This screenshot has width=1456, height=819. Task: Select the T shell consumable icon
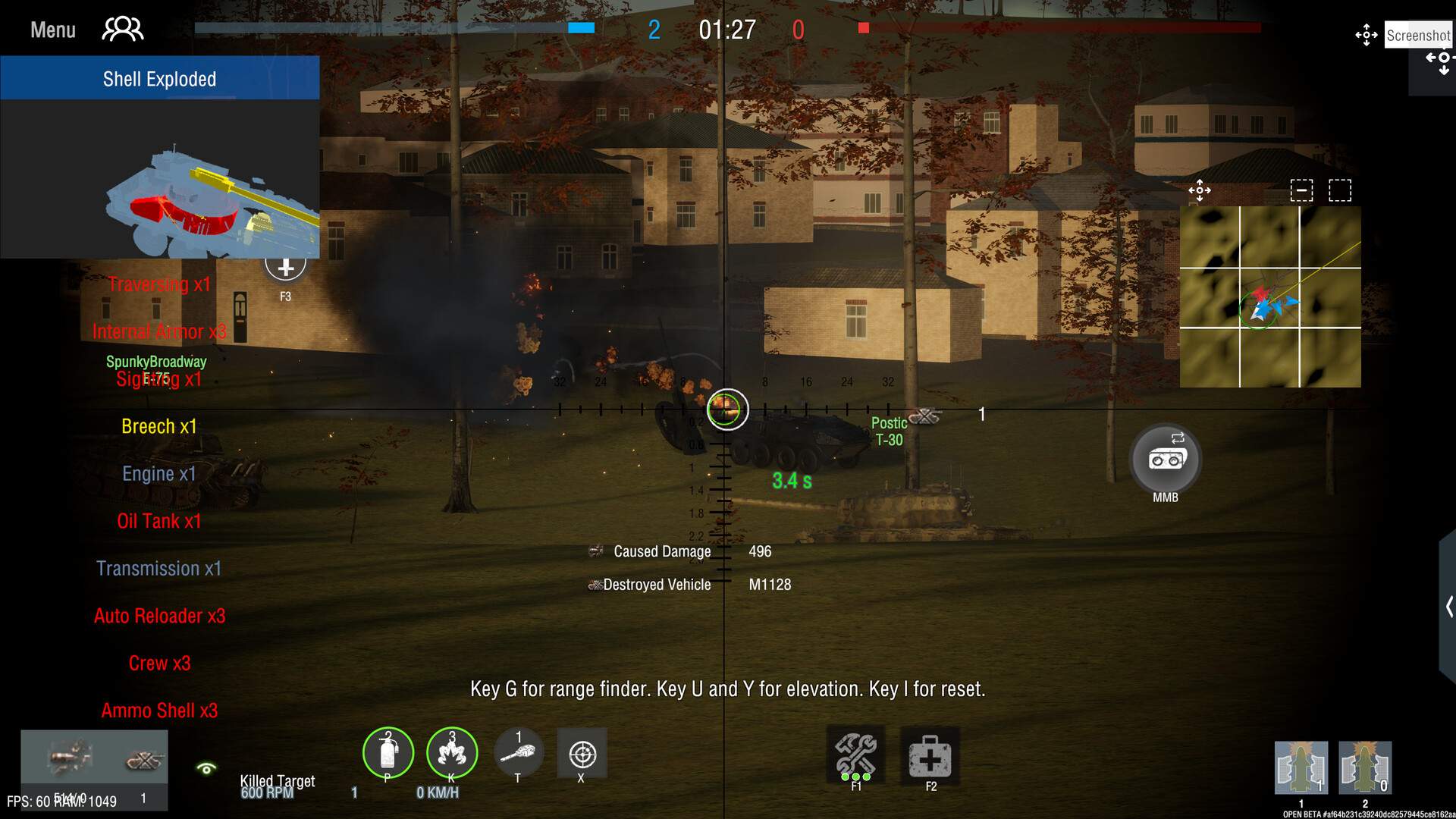click(518, 754)
